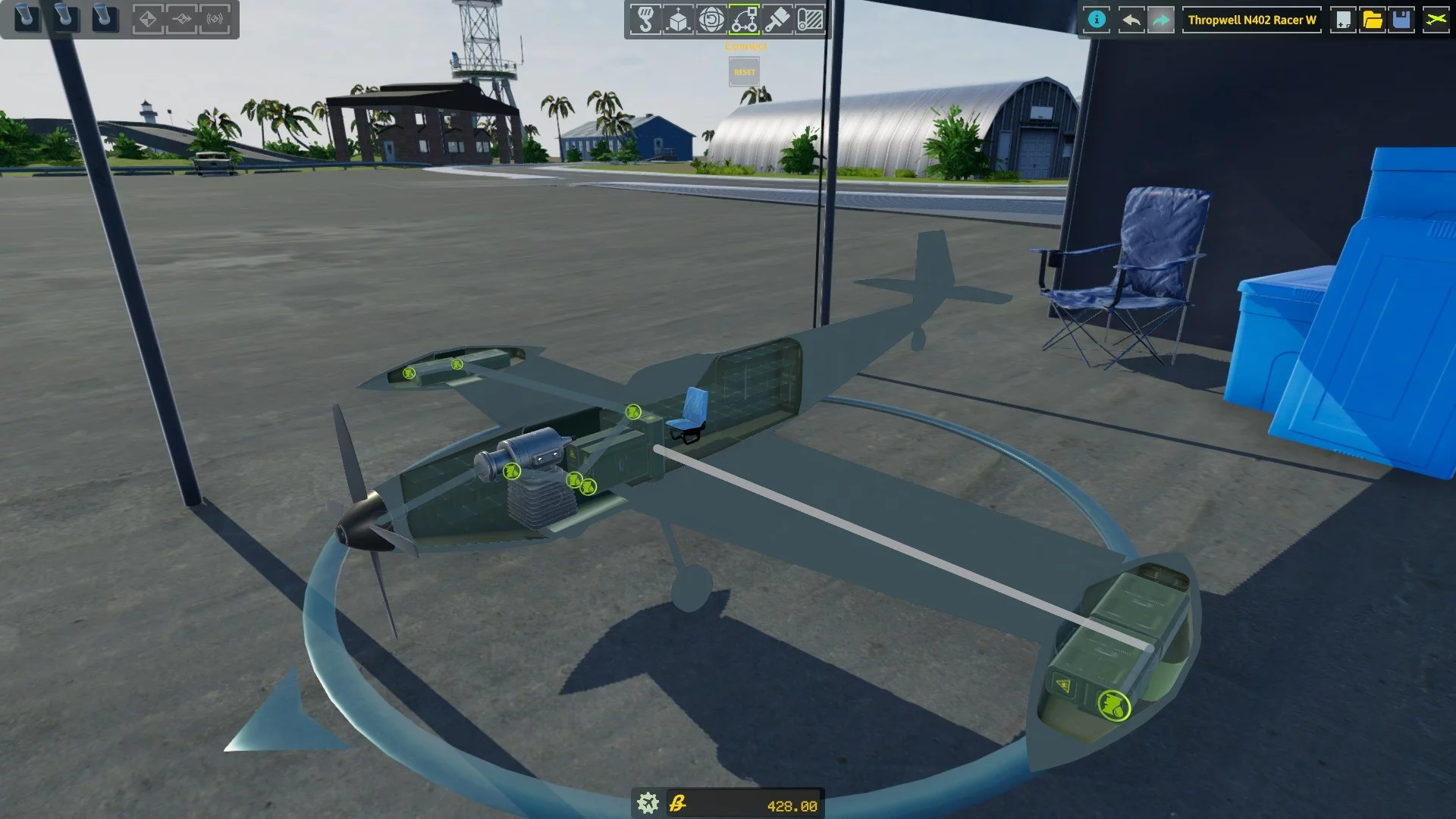Image resolution: width=1456 pixels, height=819 pixels.
Task: Open the blue info button
Action: point(1097,20)
